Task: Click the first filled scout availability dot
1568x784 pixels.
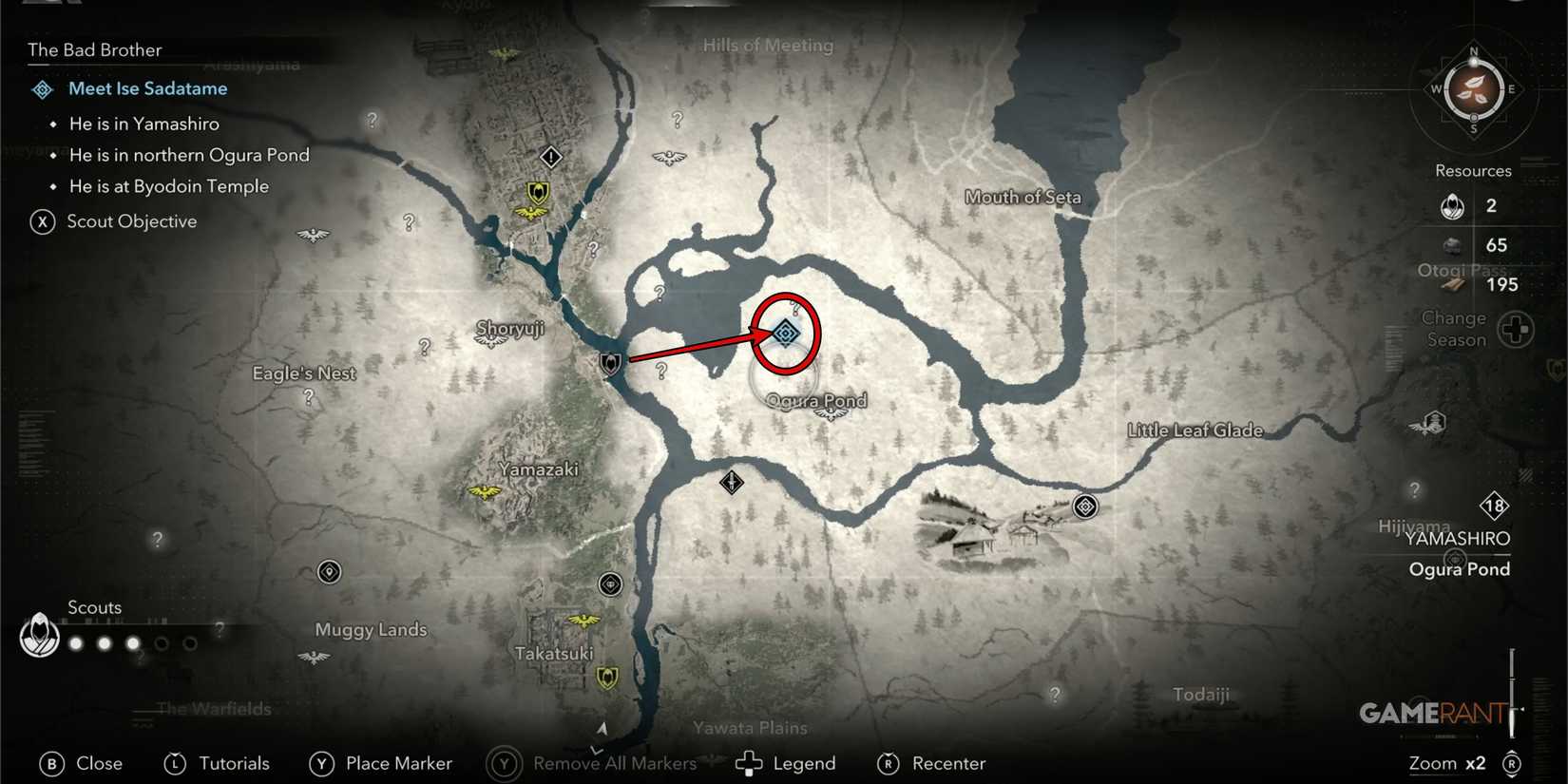Action: (74, 642)
